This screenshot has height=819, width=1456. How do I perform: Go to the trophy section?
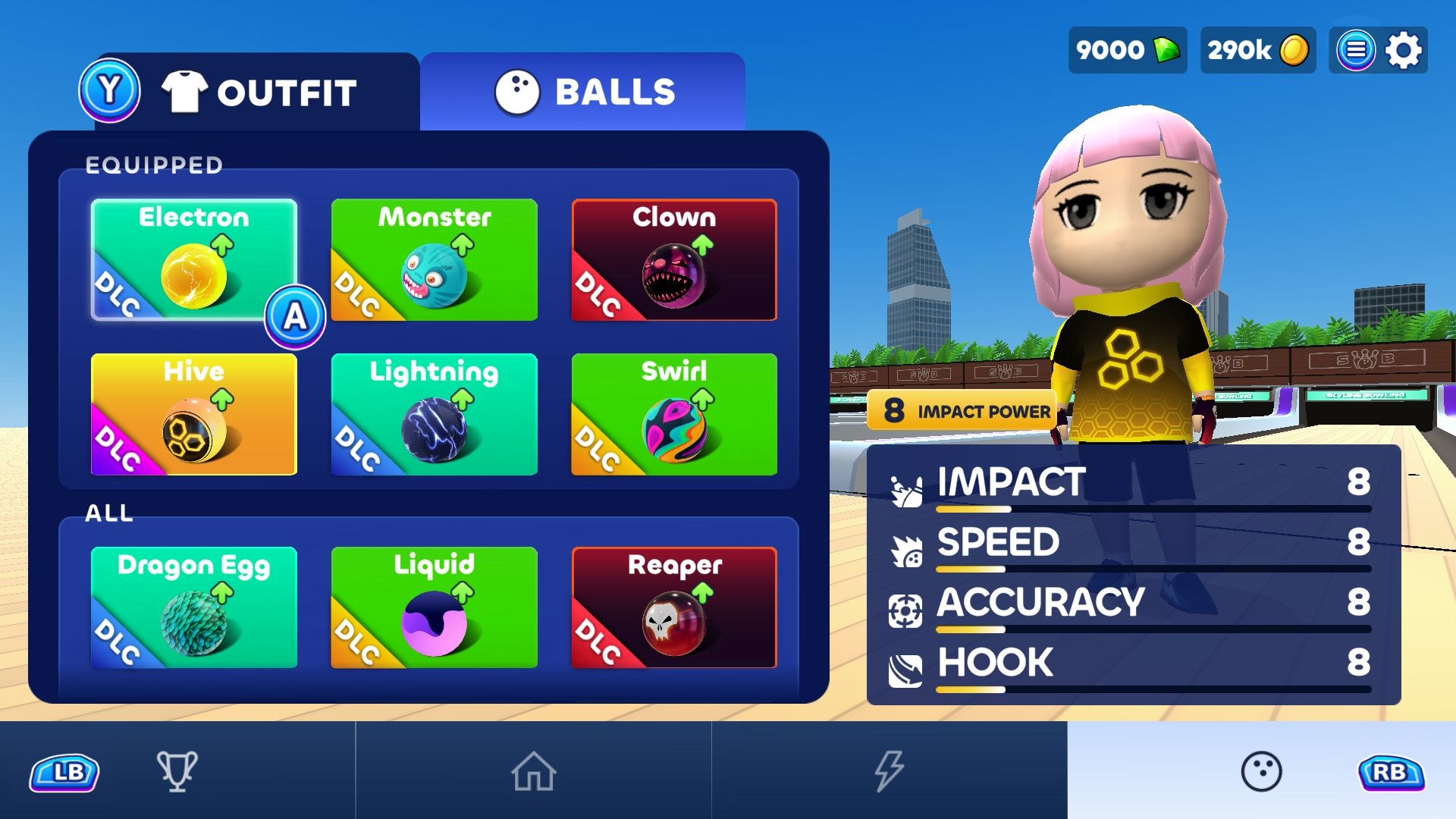pyautogui.click(x=177, y=770)
